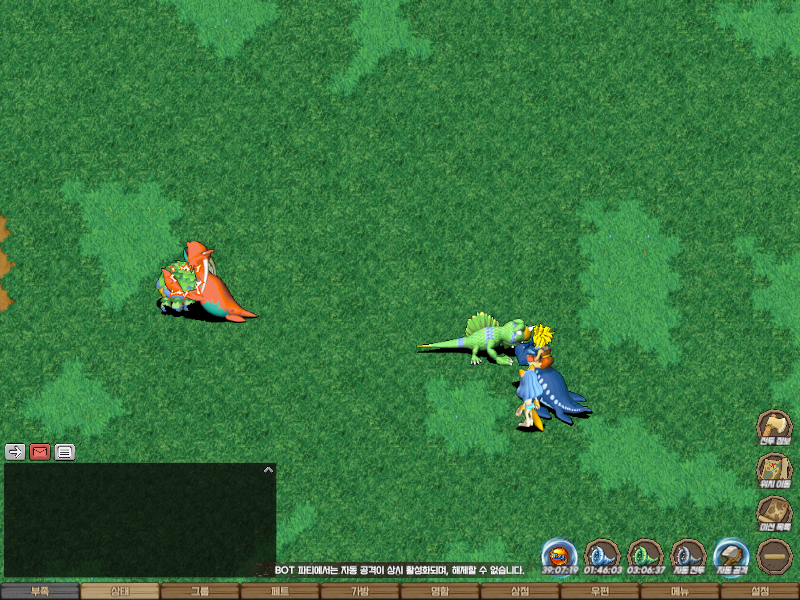
Task: Open the 가방 (bag) inventory
Action: click(360, 591)
